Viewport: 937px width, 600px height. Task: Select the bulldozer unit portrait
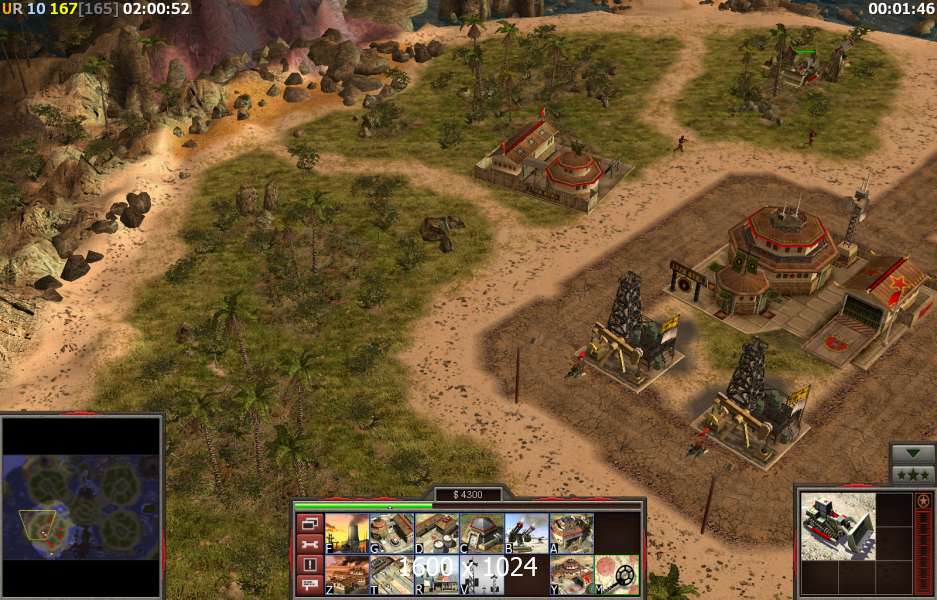(837, 526)
